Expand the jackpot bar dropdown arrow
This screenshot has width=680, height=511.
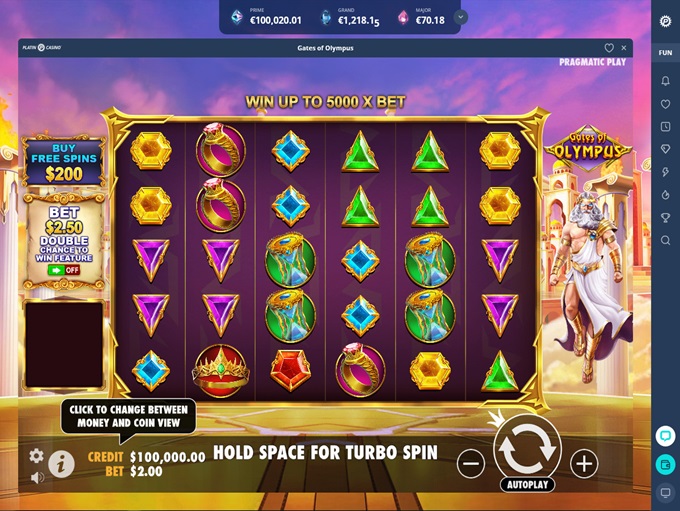(460, 17)
